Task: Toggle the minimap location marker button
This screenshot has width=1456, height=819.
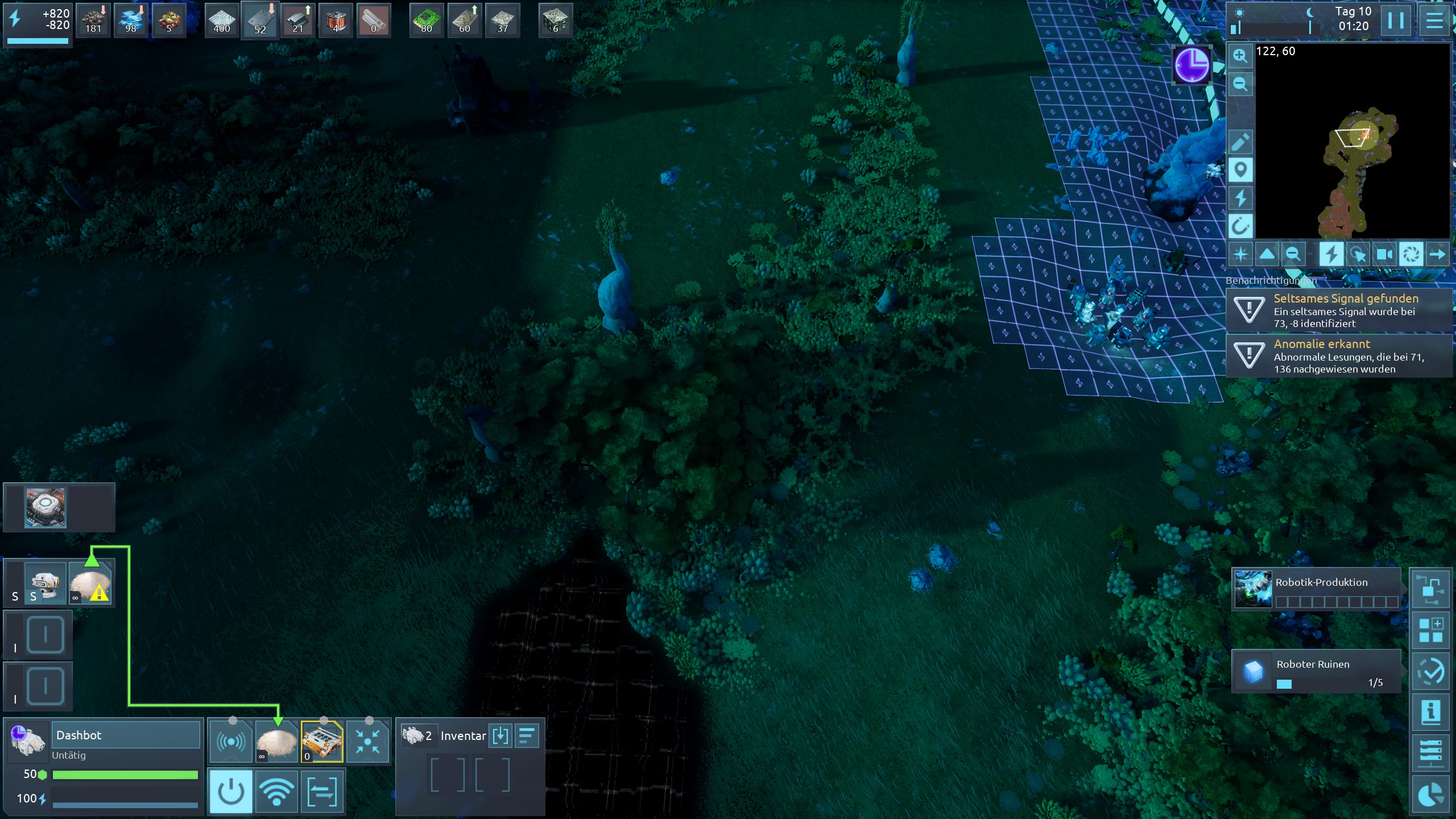Action: pos(1240,169)
